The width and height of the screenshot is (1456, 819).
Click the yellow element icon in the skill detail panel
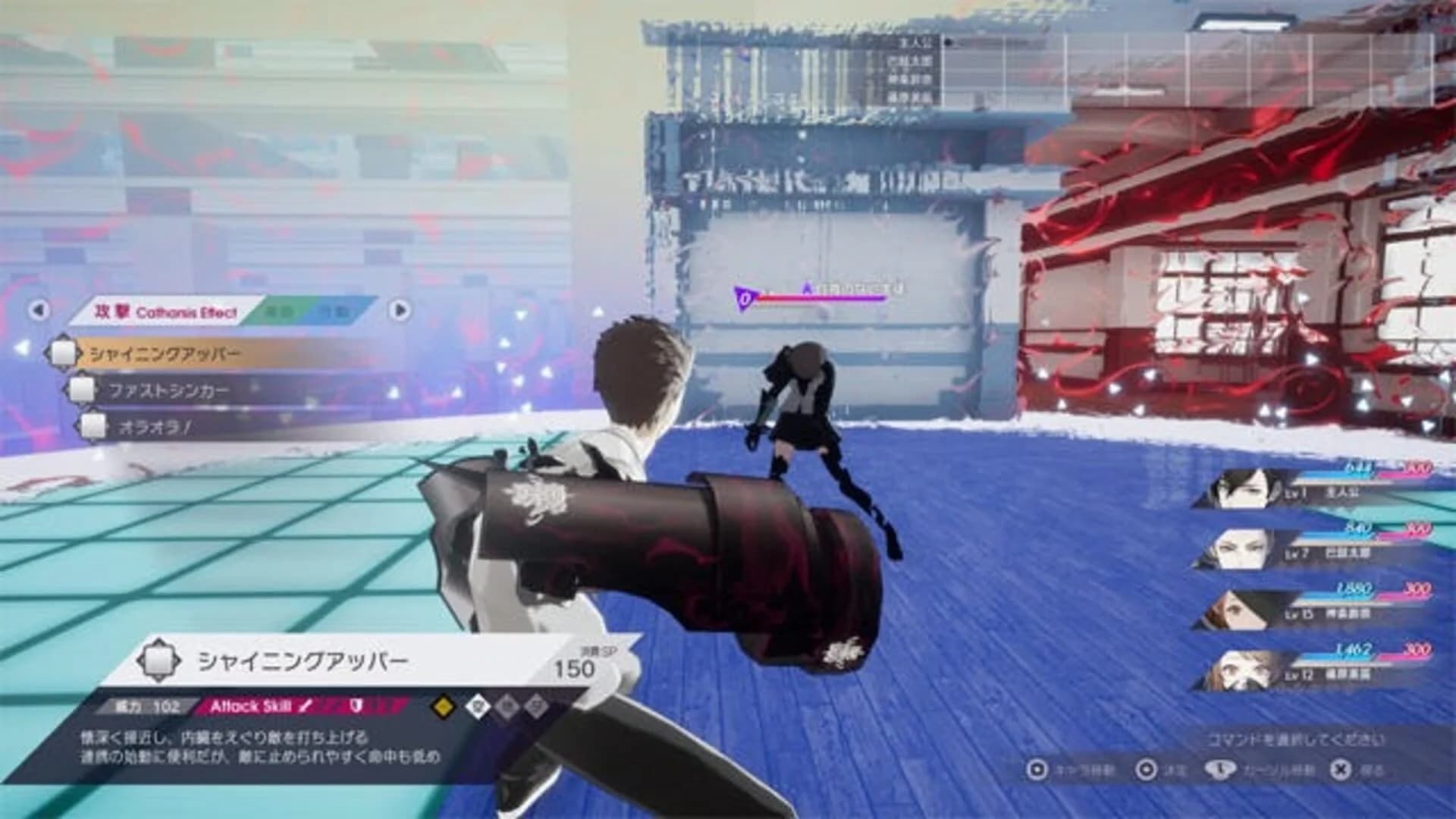pyautogui.click(x=442, y=707)
